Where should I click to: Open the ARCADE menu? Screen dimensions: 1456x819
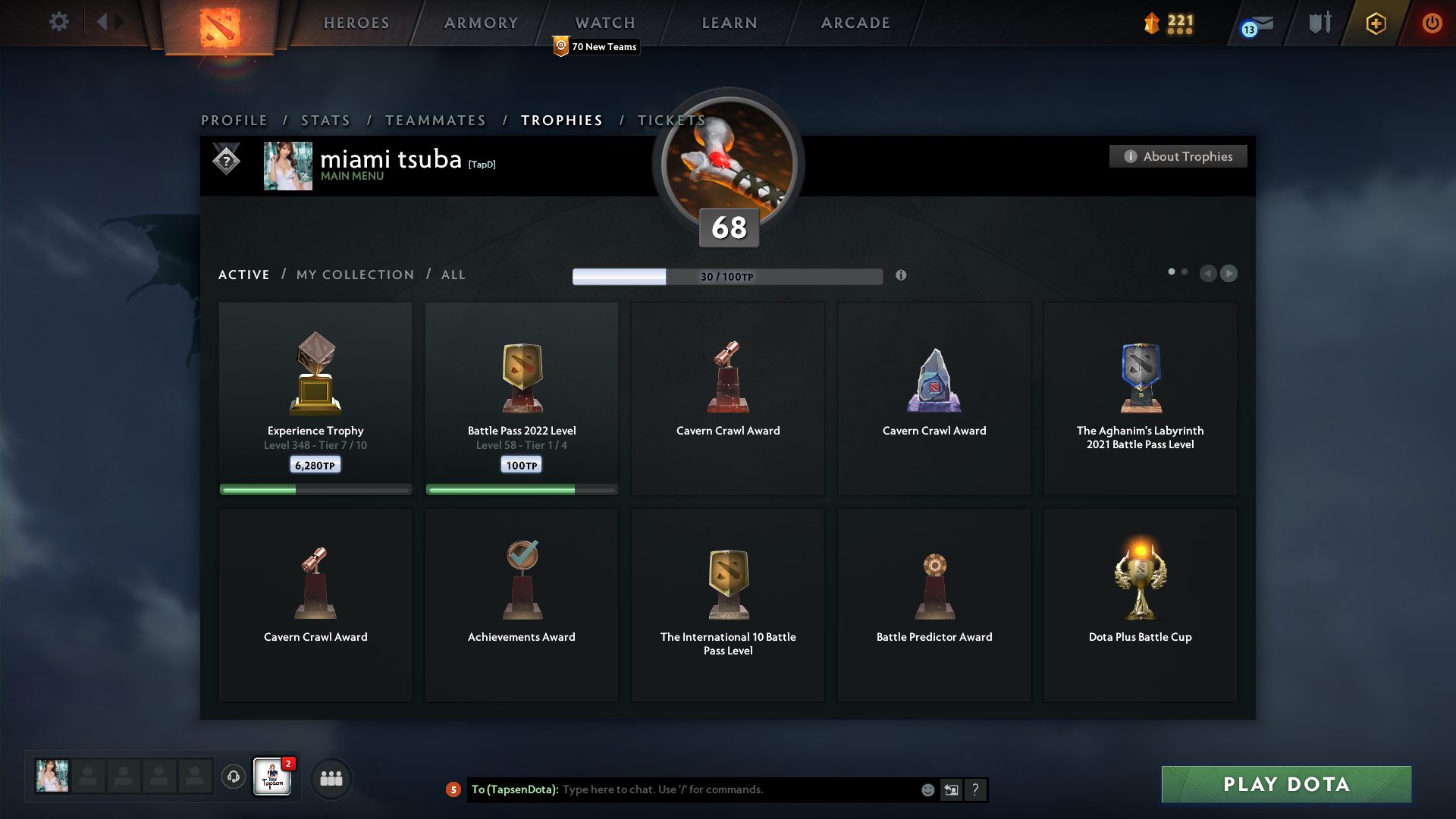(855, 23)
